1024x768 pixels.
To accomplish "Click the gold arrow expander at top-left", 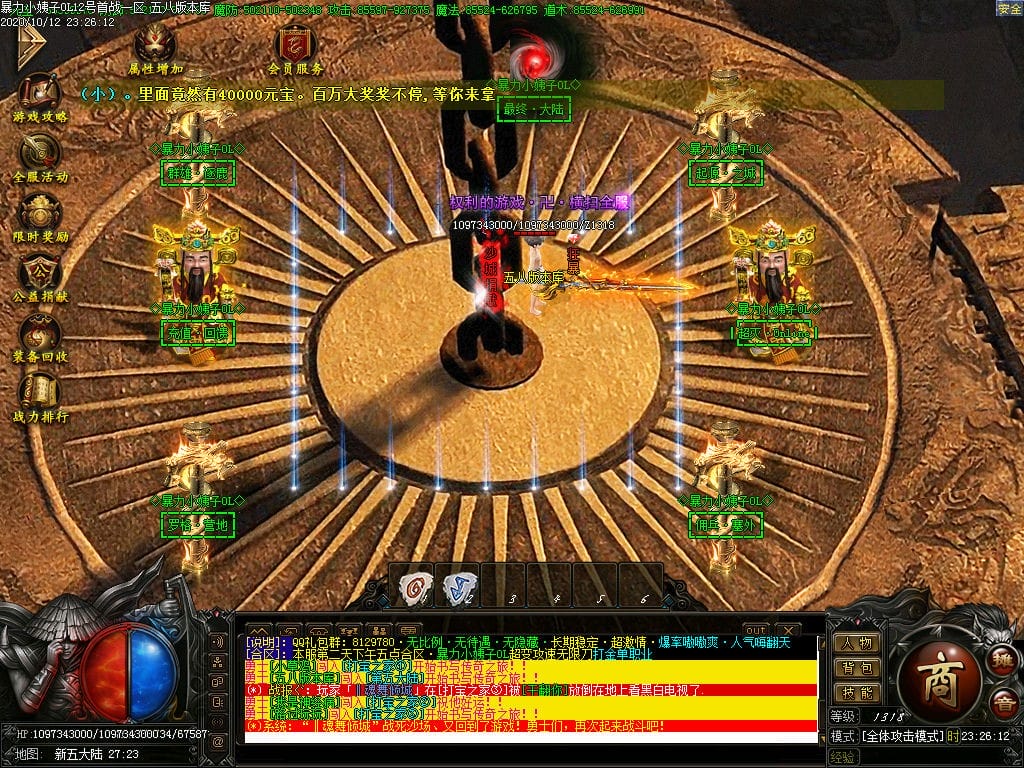I will click(x=30, y=45).
